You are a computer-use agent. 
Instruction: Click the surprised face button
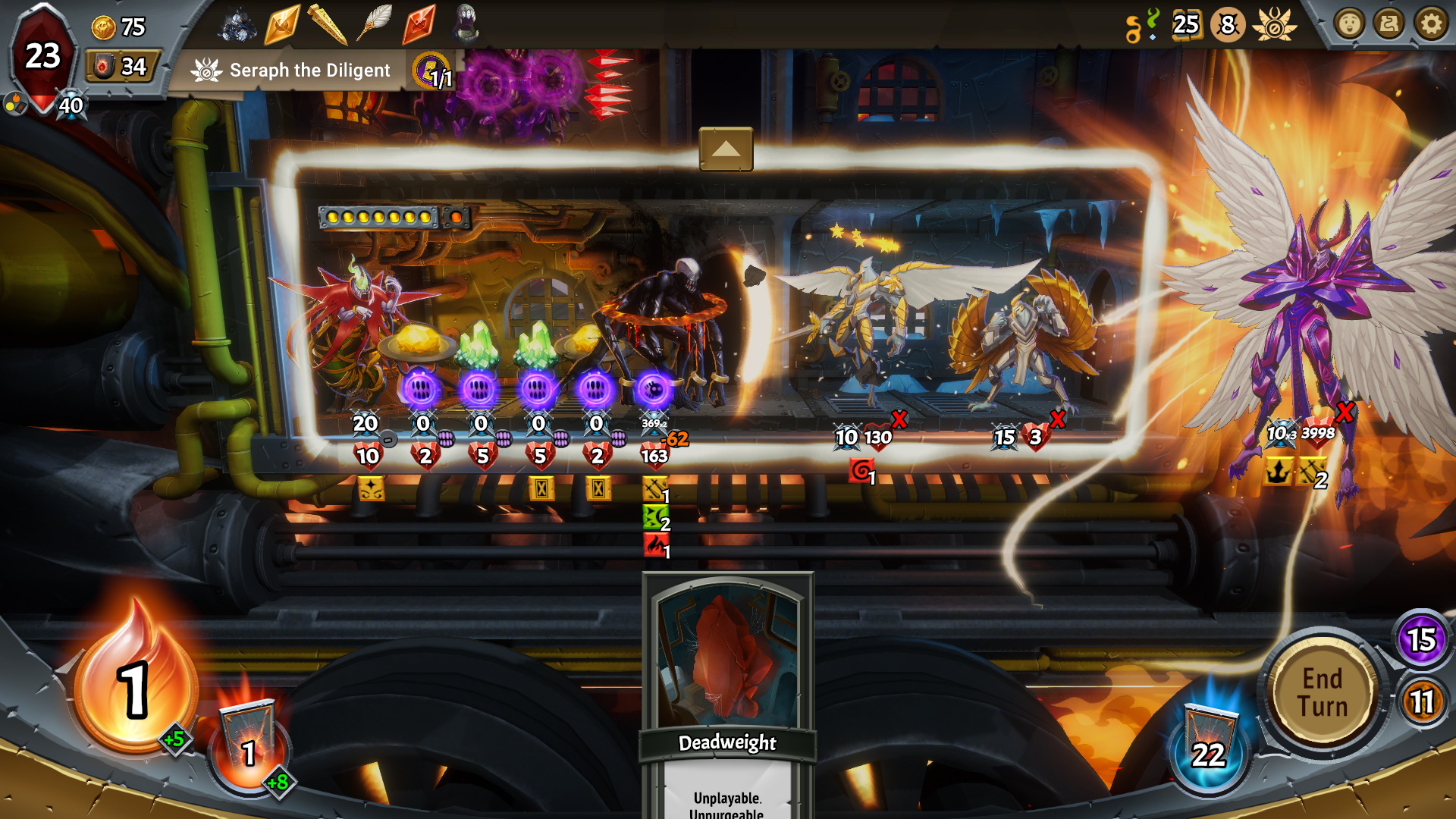coord(1349,25)
